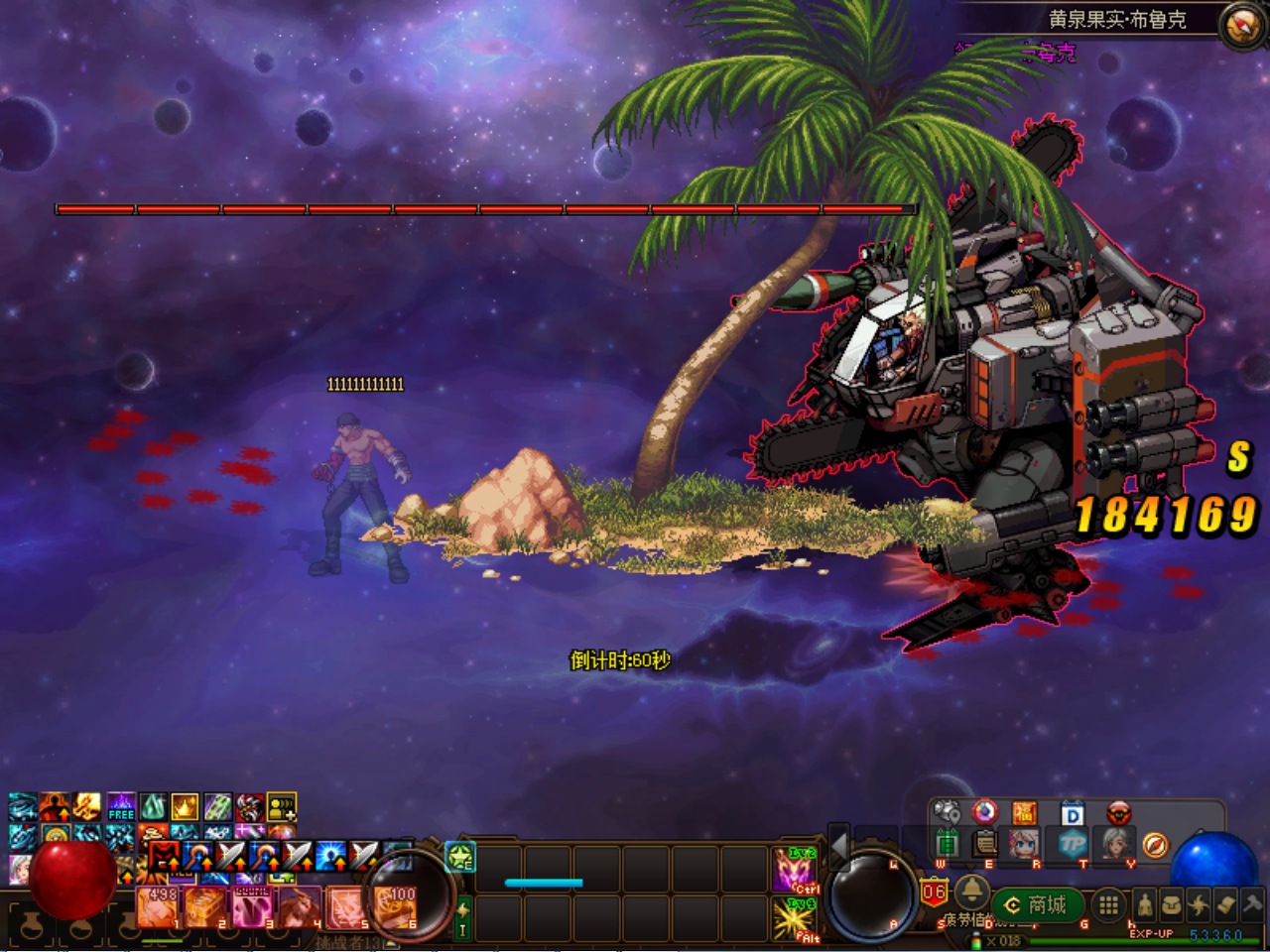1270x952 pixels.
Task: Expand the 挑战者13 title panel arrow
Action: [x=389, y=942]
